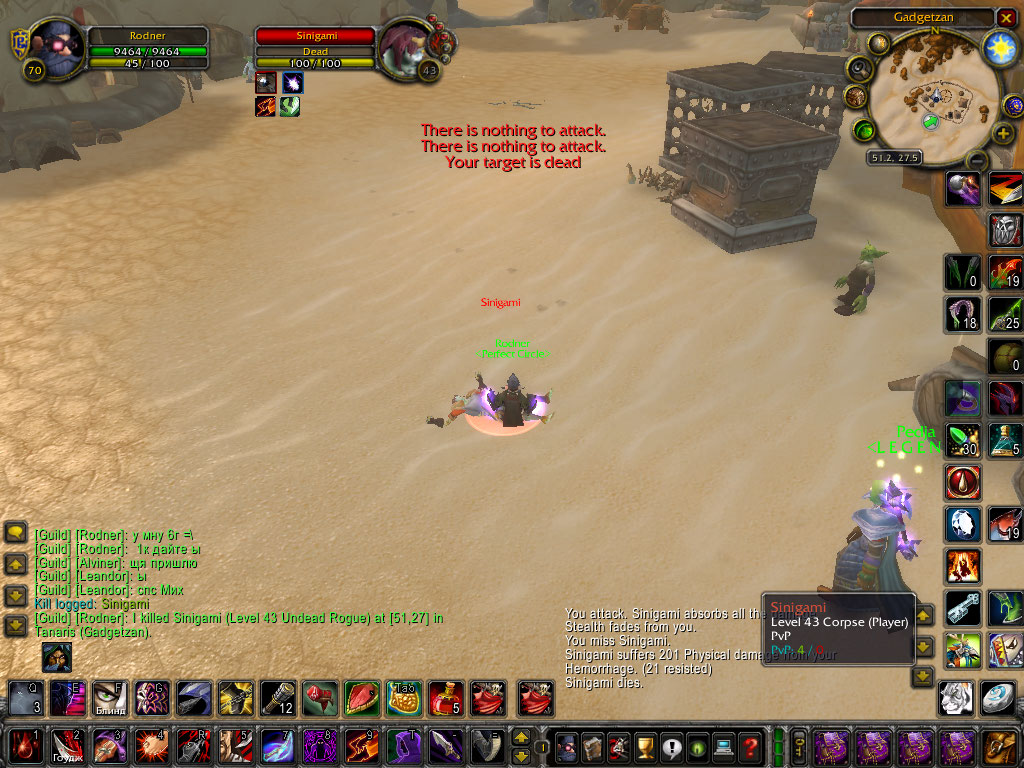Open the backpack bag slot
1024x768 pixels.
(x=1000, y=746)
